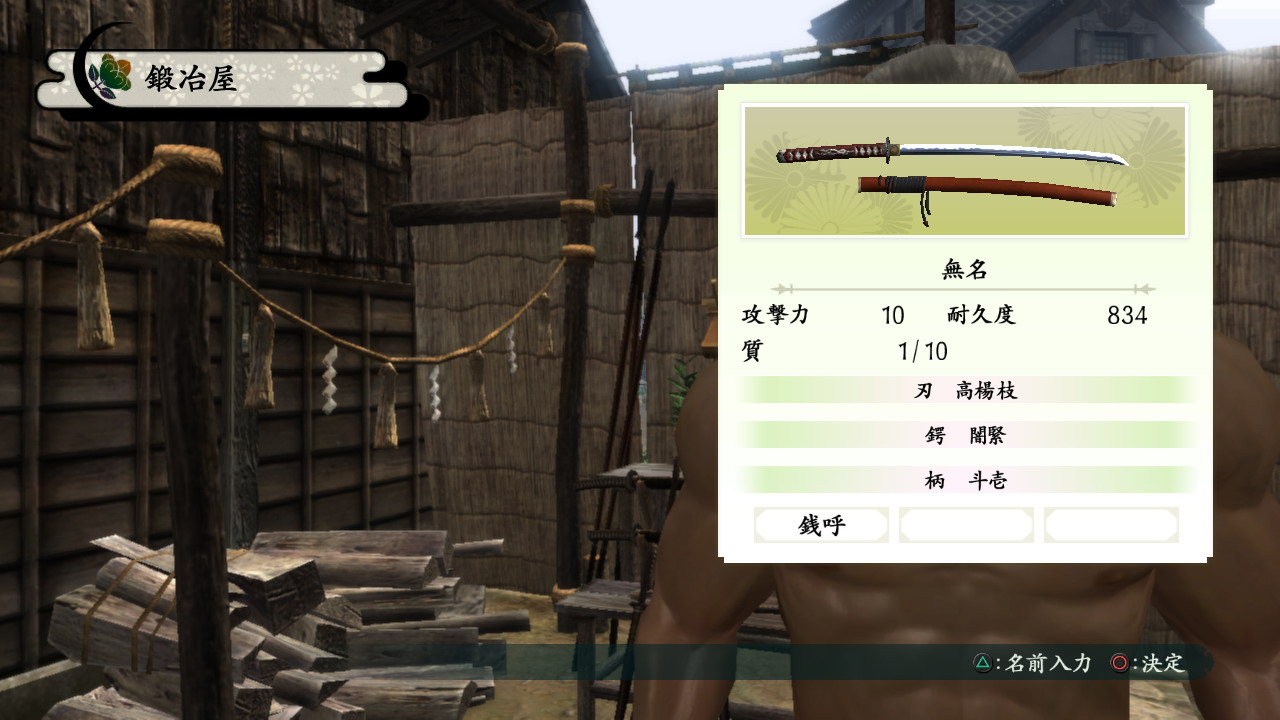The width and height of the screenshot is (1280, 720).
Task: Click the sword and scabbard preview image
Action: click(964, 170)
